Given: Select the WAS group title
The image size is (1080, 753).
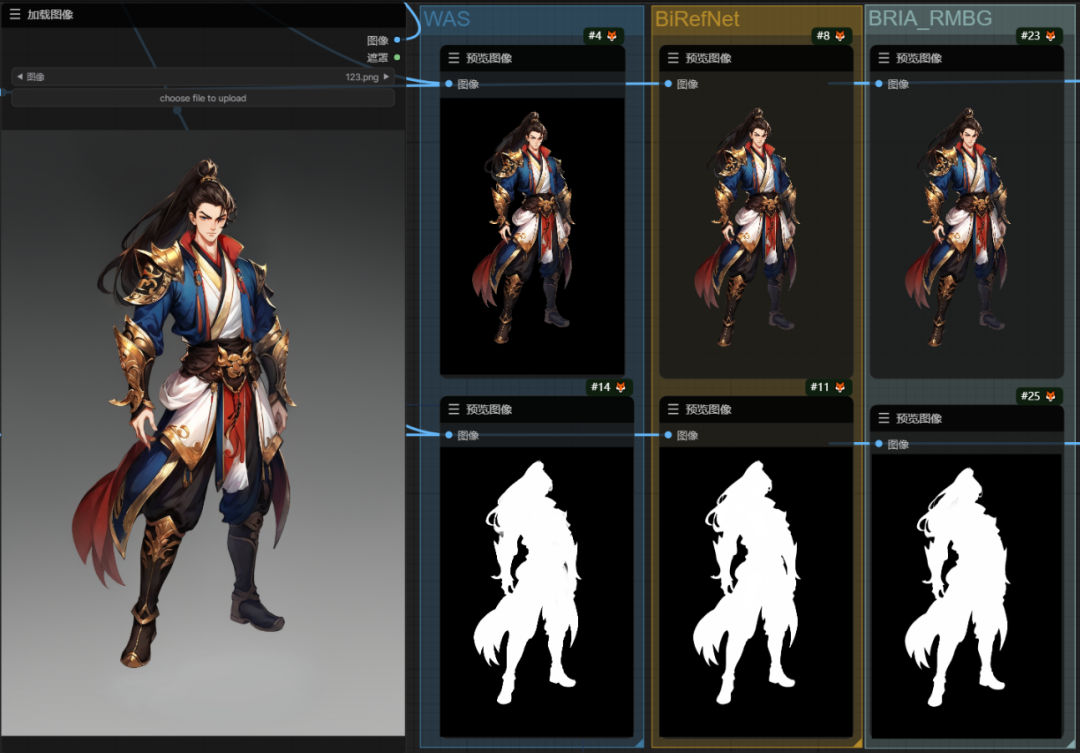Looking at the screenshot, I should click(446, 19).
